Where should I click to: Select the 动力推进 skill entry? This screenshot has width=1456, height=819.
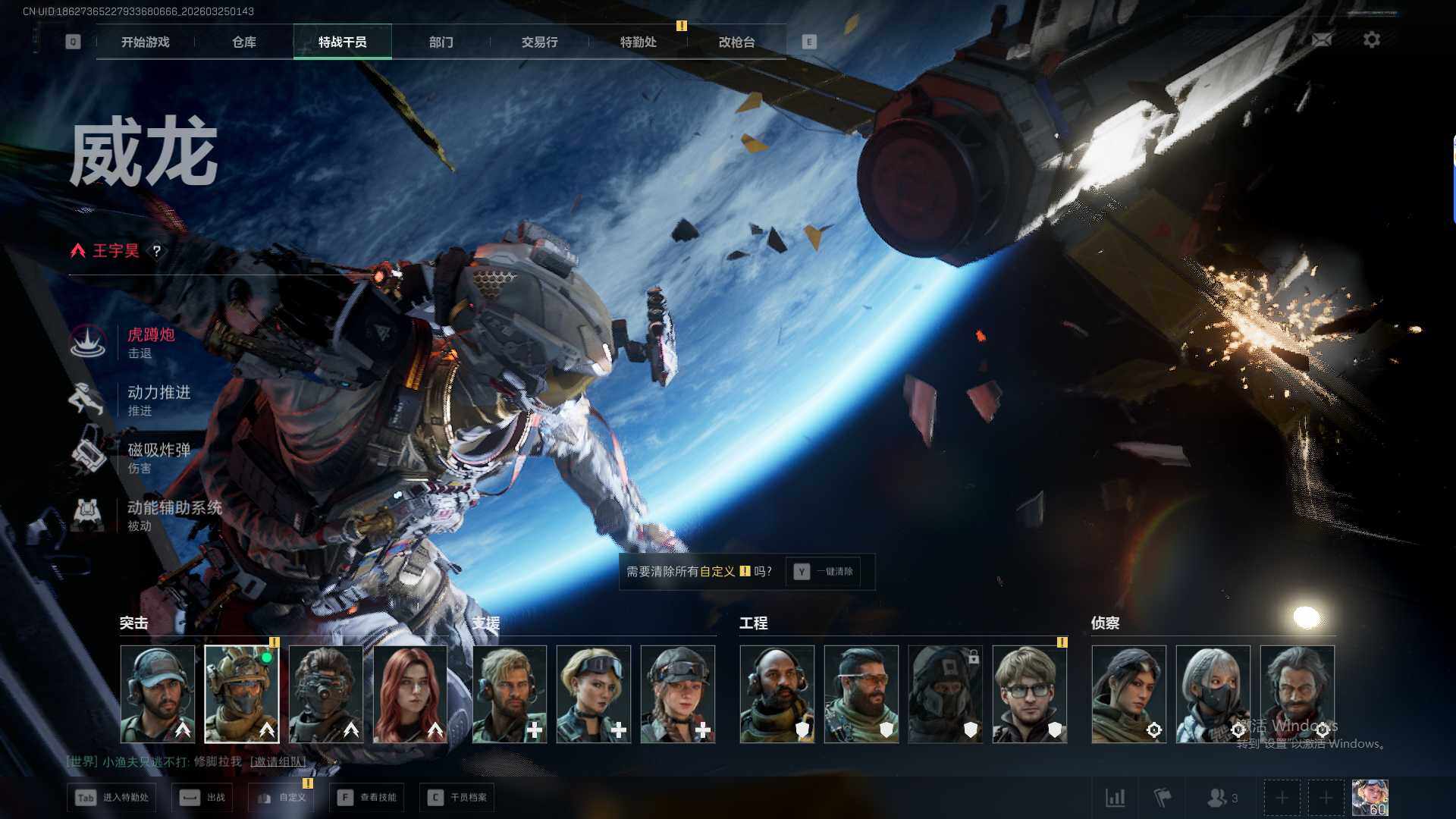point(158,400)
